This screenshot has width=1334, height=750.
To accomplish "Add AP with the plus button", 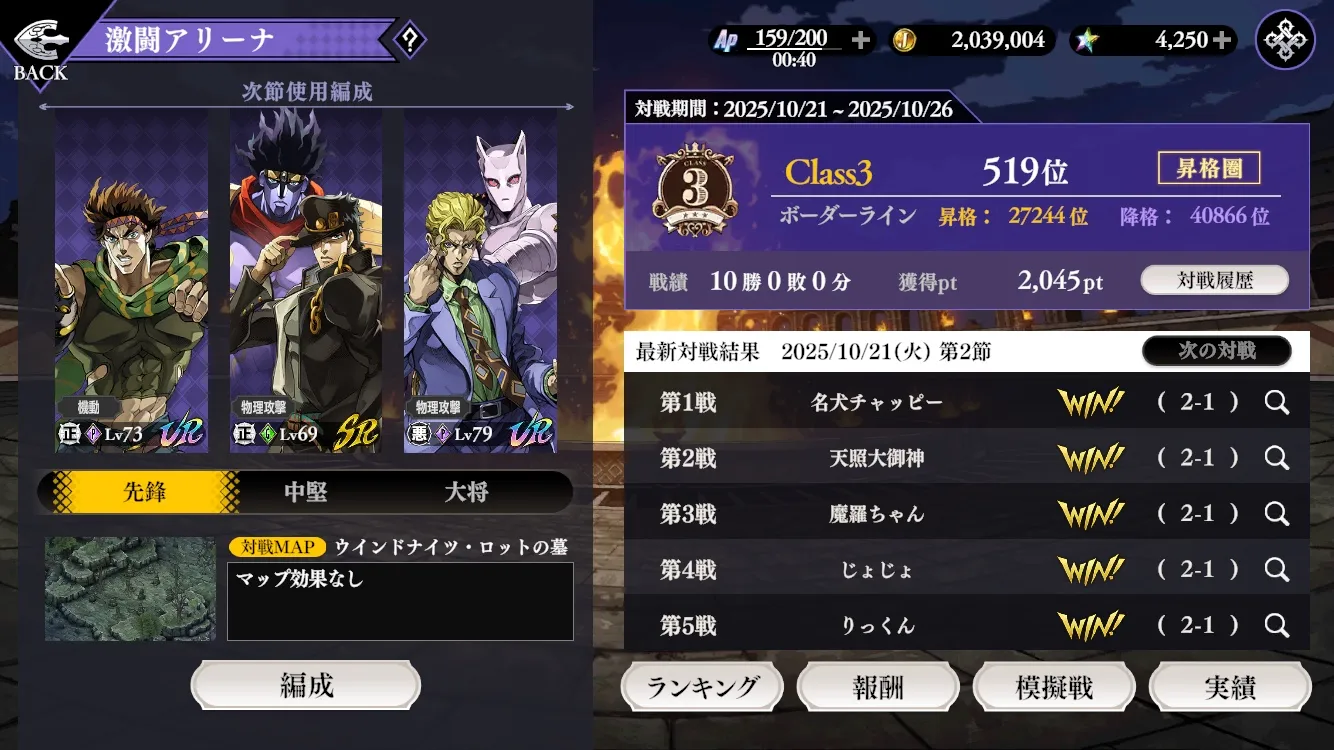I will tap(860, 40).
